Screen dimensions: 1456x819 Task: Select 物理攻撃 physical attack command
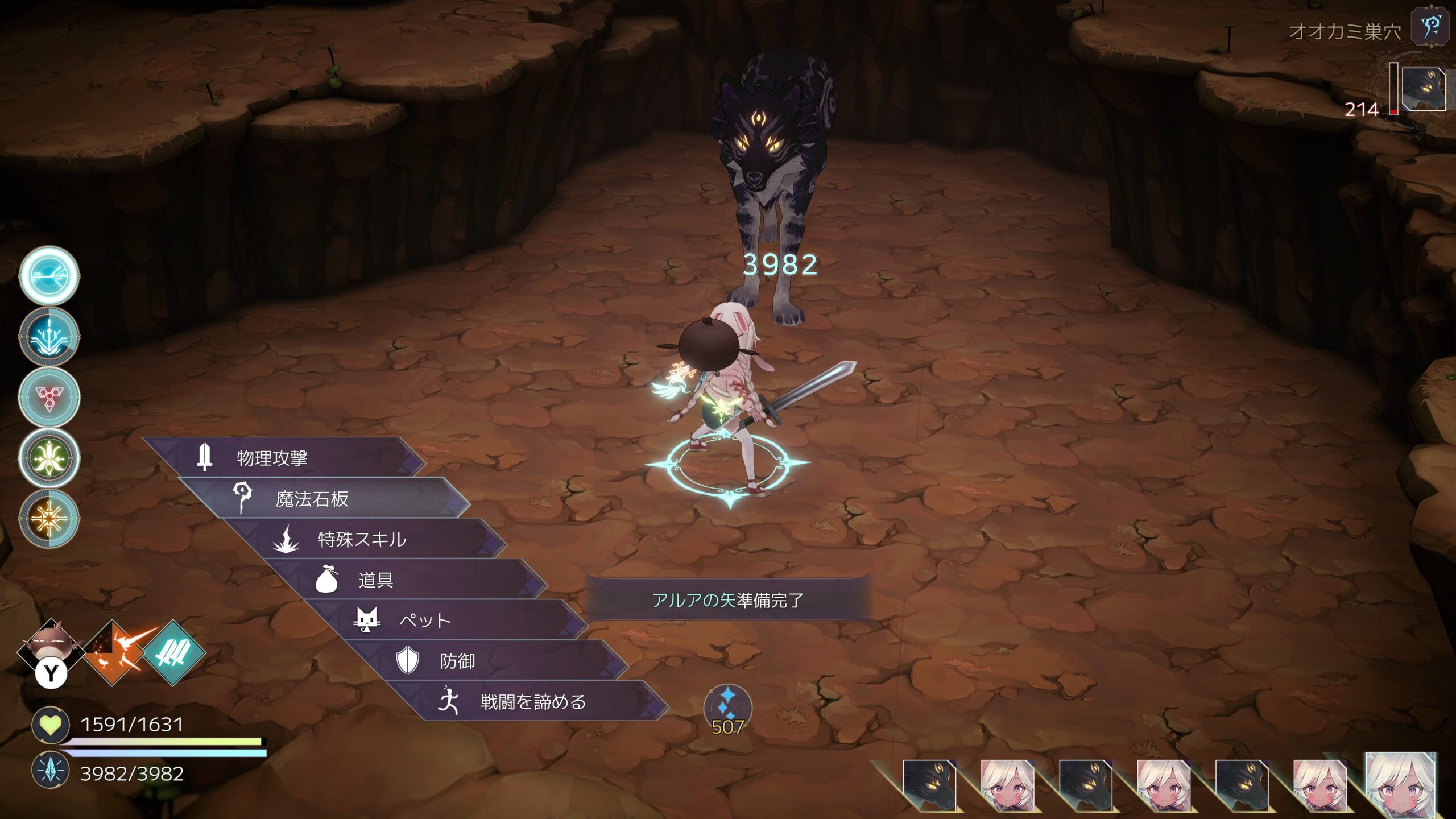(272, 458)
